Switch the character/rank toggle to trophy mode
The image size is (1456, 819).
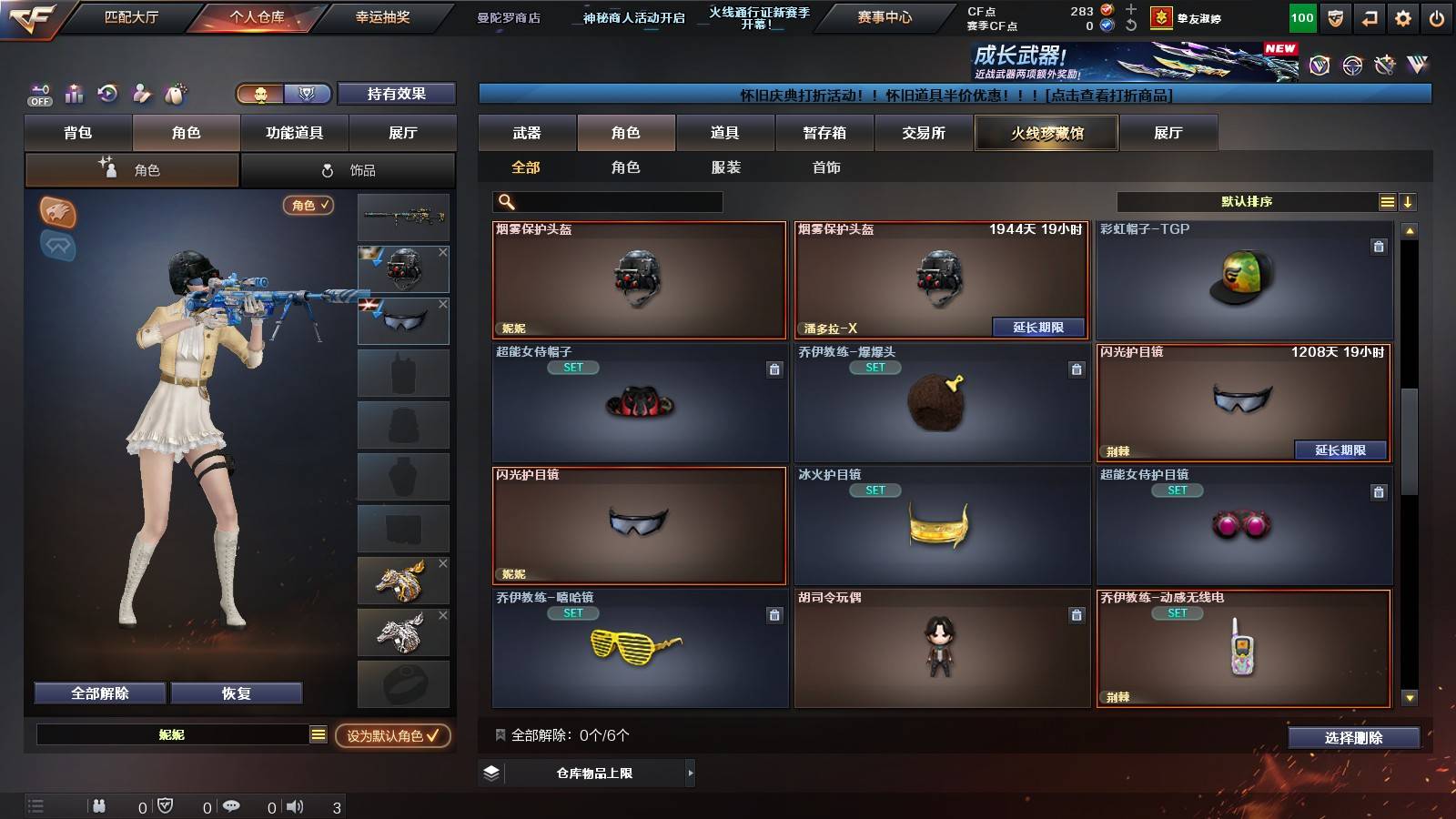307,95
